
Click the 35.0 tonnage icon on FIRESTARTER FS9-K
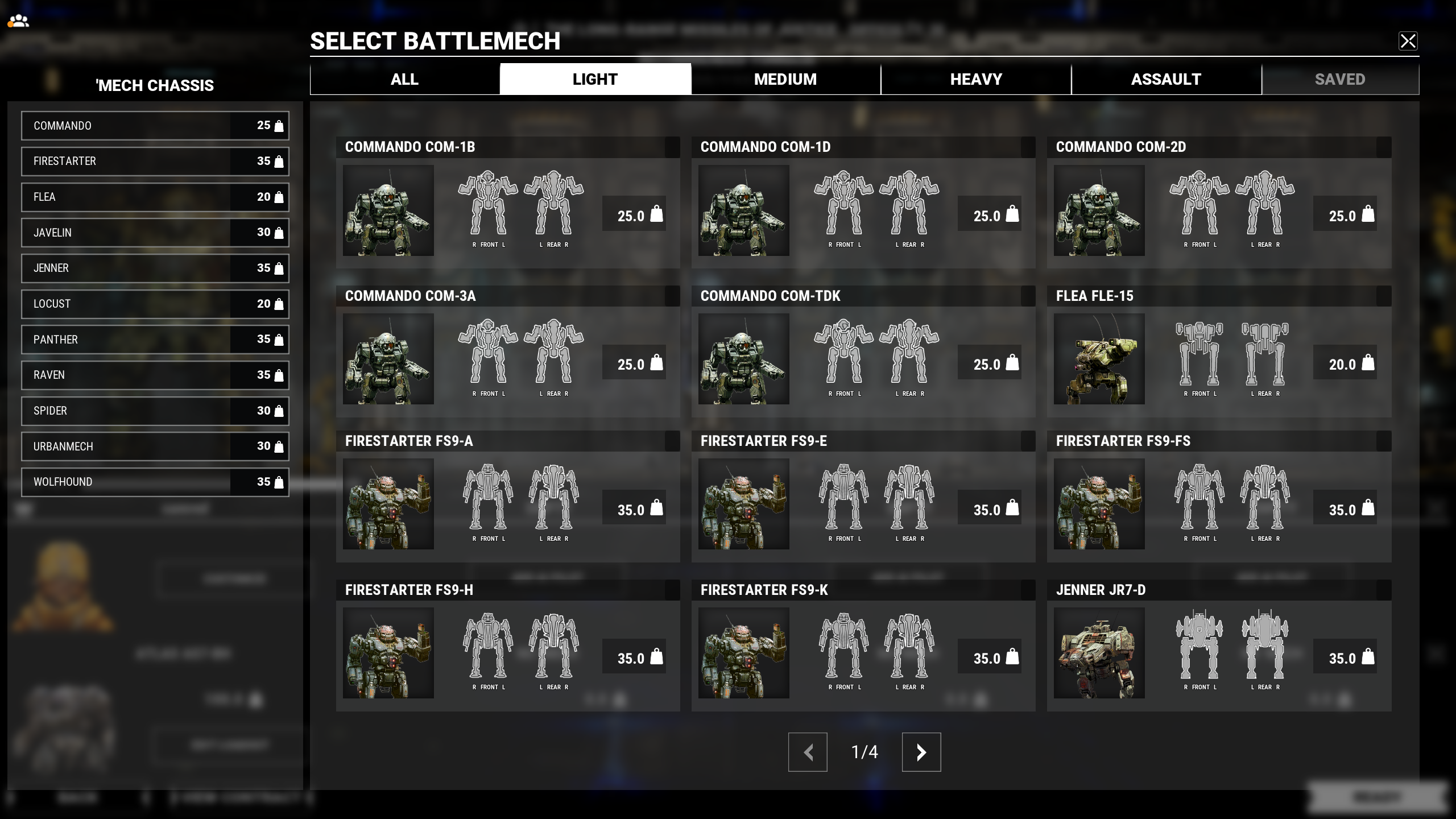pyautogui.click(x=1011, y=658)
